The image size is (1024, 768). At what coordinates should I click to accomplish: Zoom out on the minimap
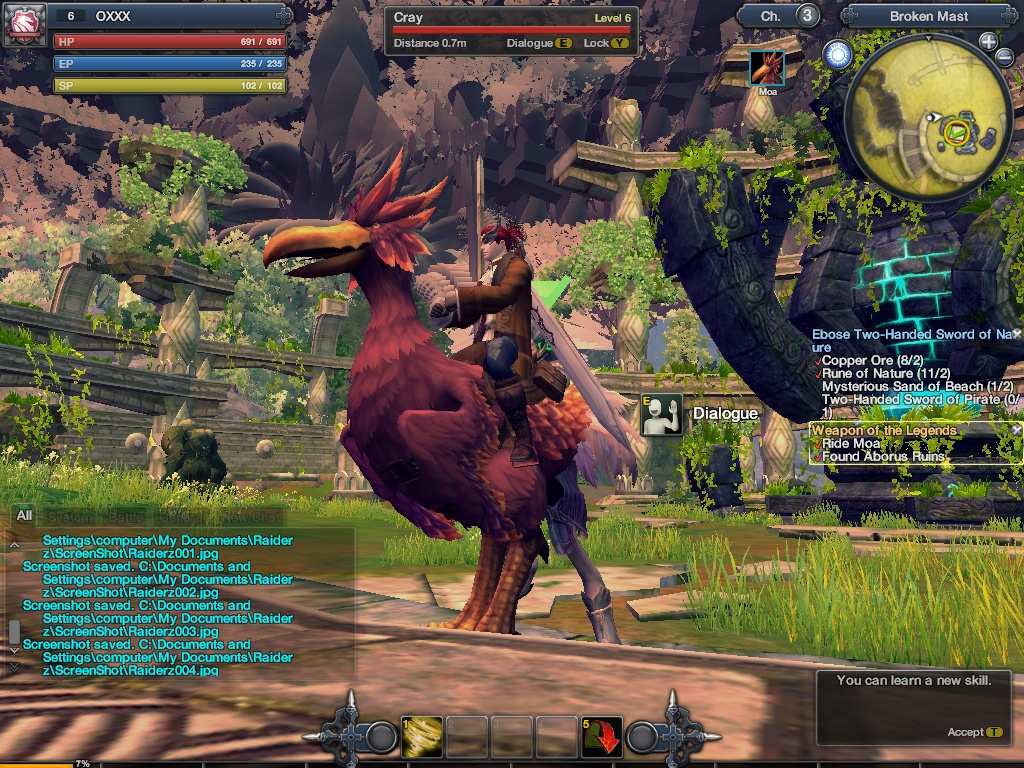point(1005,57)
